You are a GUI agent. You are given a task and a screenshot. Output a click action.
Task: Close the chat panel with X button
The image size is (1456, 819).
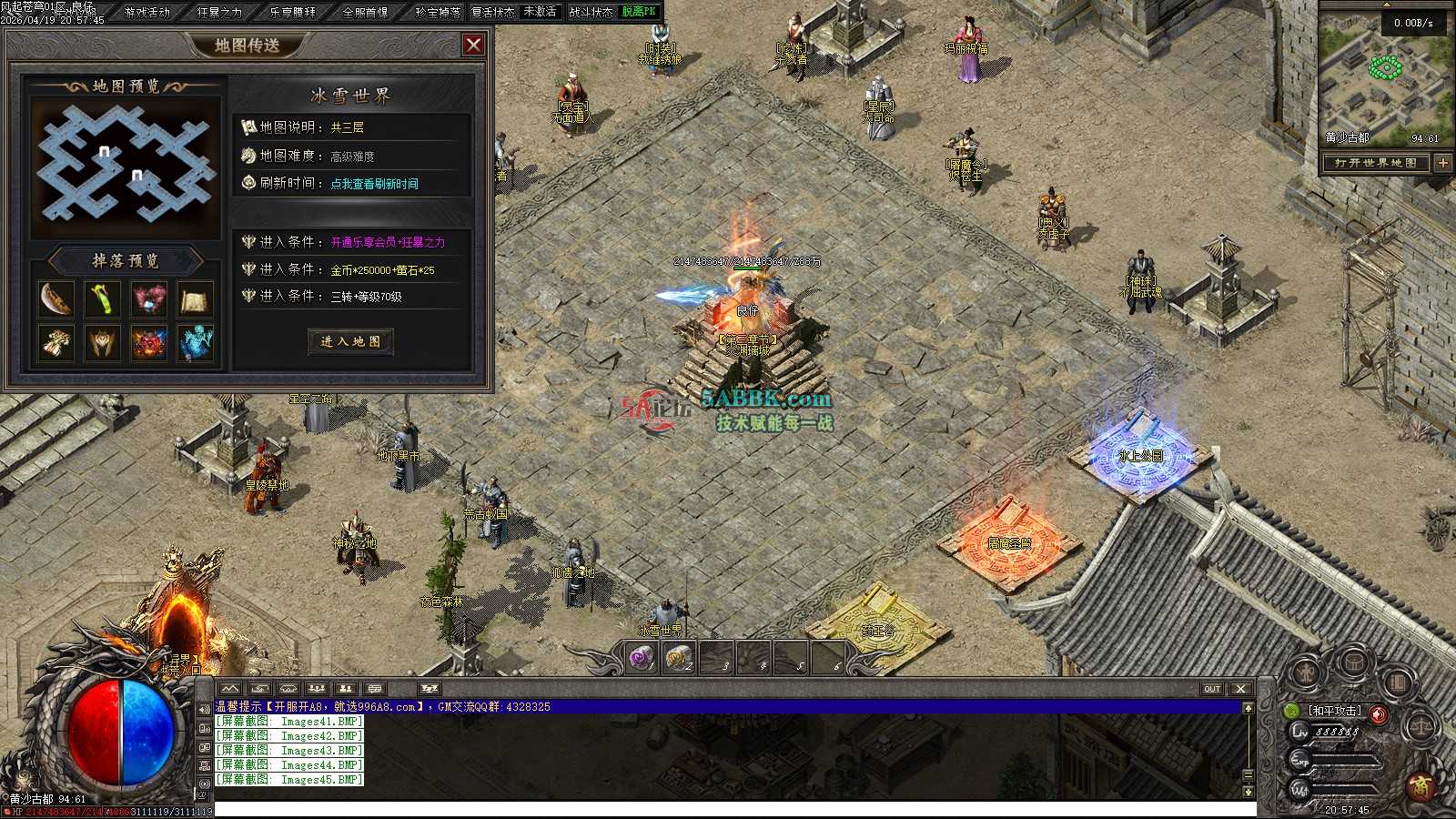[x=1240, y=689]
